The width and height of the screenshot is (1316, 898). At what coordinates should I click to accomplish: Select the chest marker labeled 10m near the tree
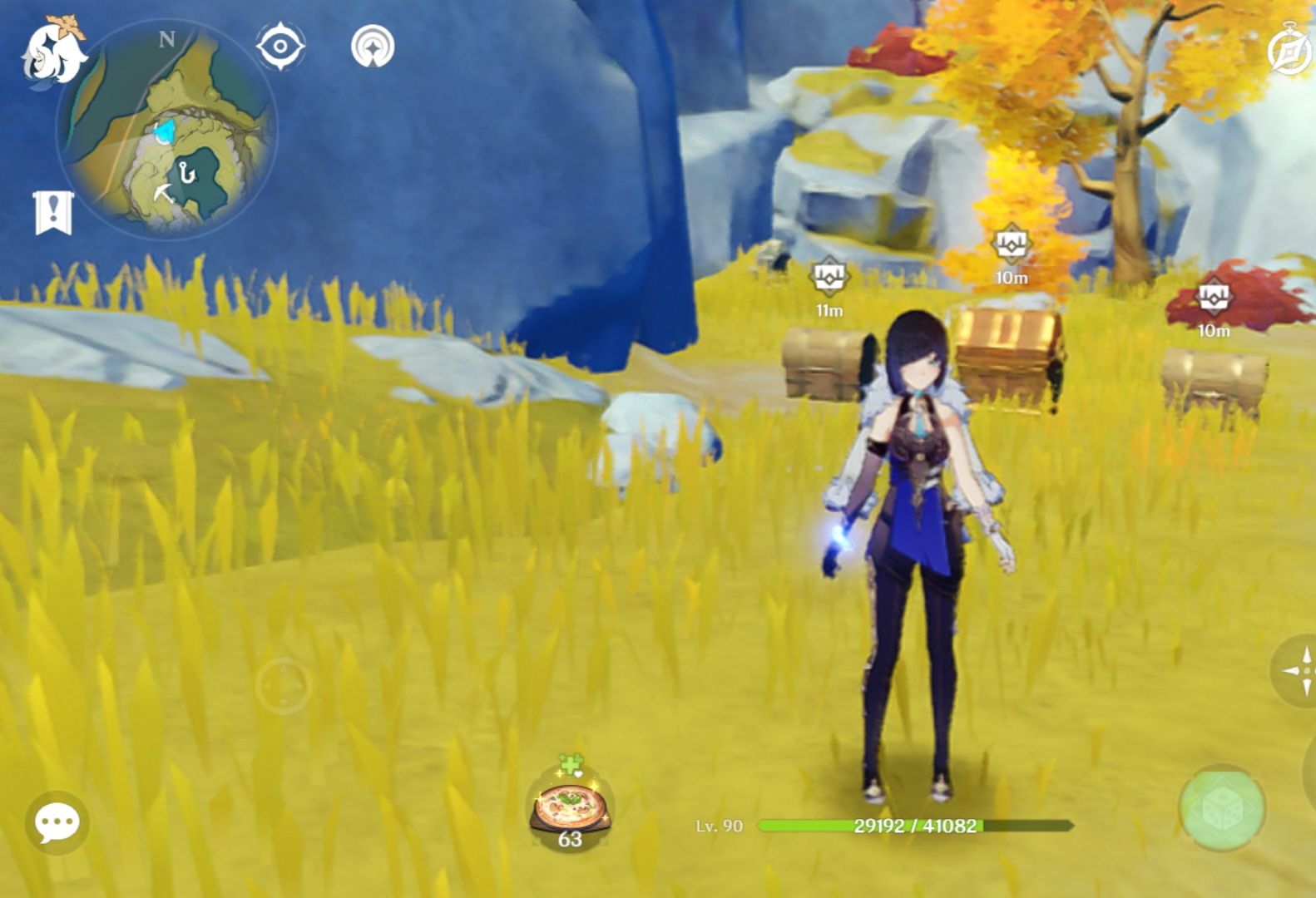coord(1012,245)
